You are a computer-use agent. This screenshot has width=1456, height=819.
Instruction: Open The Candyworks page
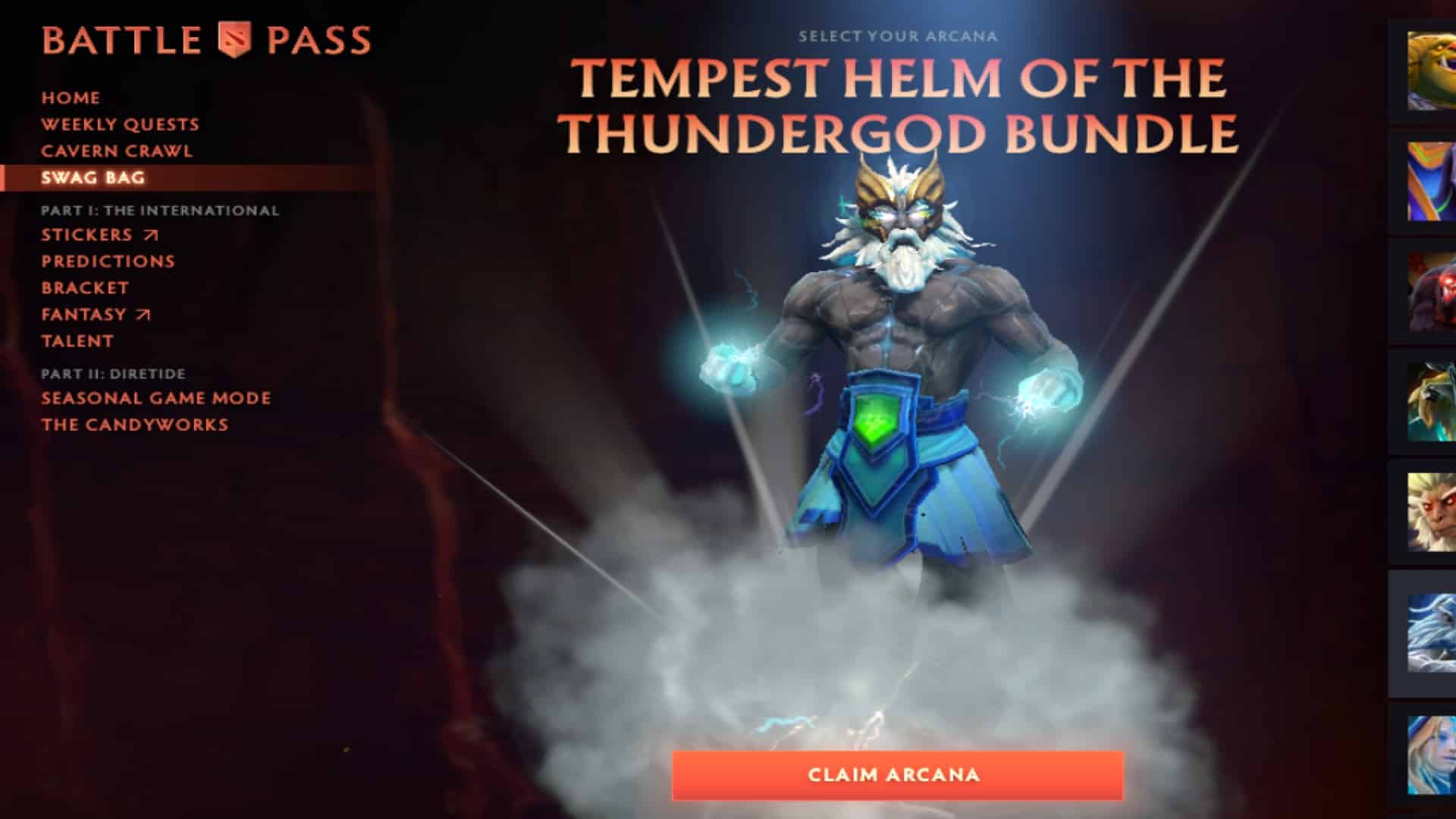tap(134, 425)
